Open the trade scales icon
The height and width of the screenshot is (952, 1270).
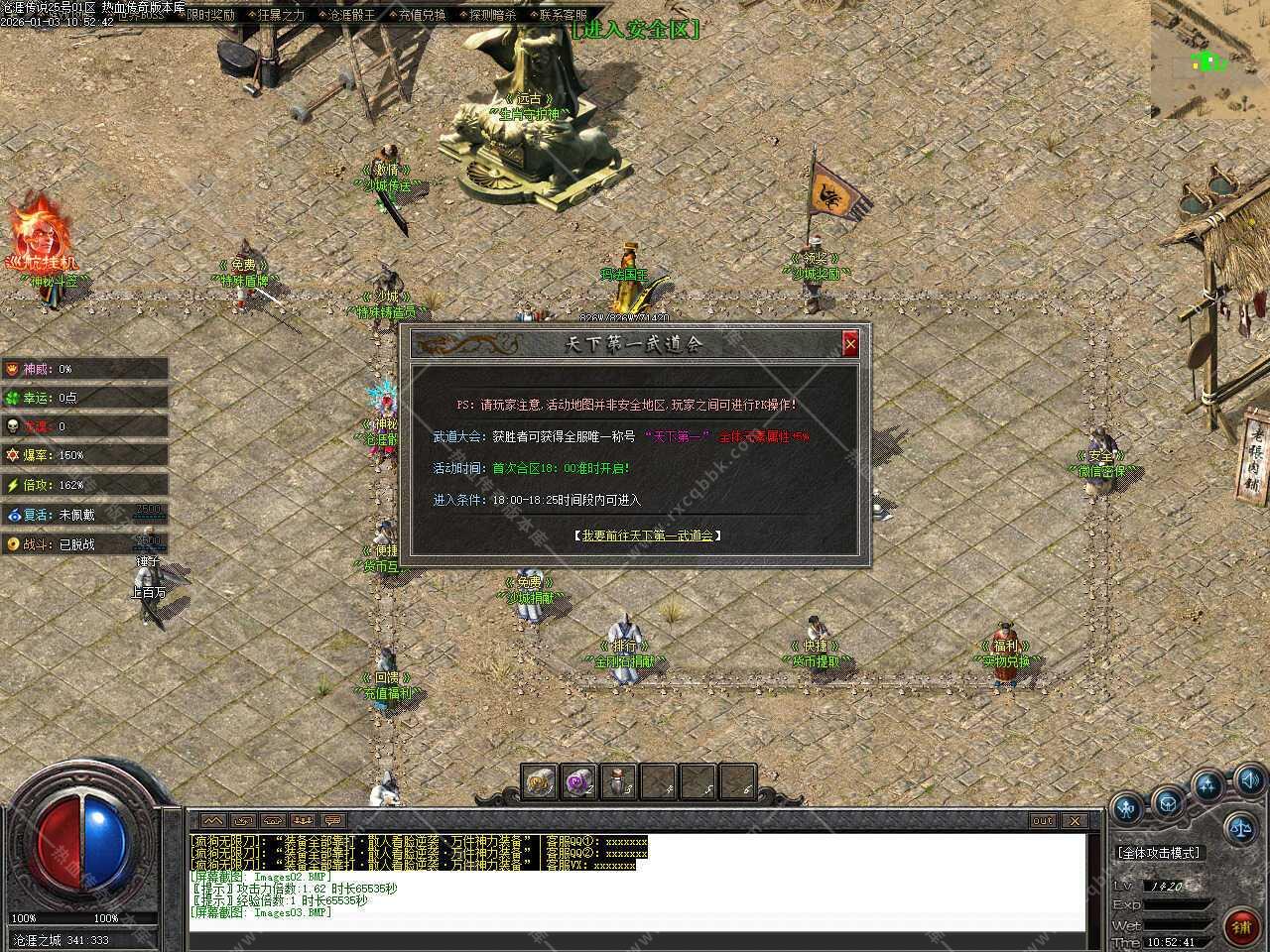1238,825
